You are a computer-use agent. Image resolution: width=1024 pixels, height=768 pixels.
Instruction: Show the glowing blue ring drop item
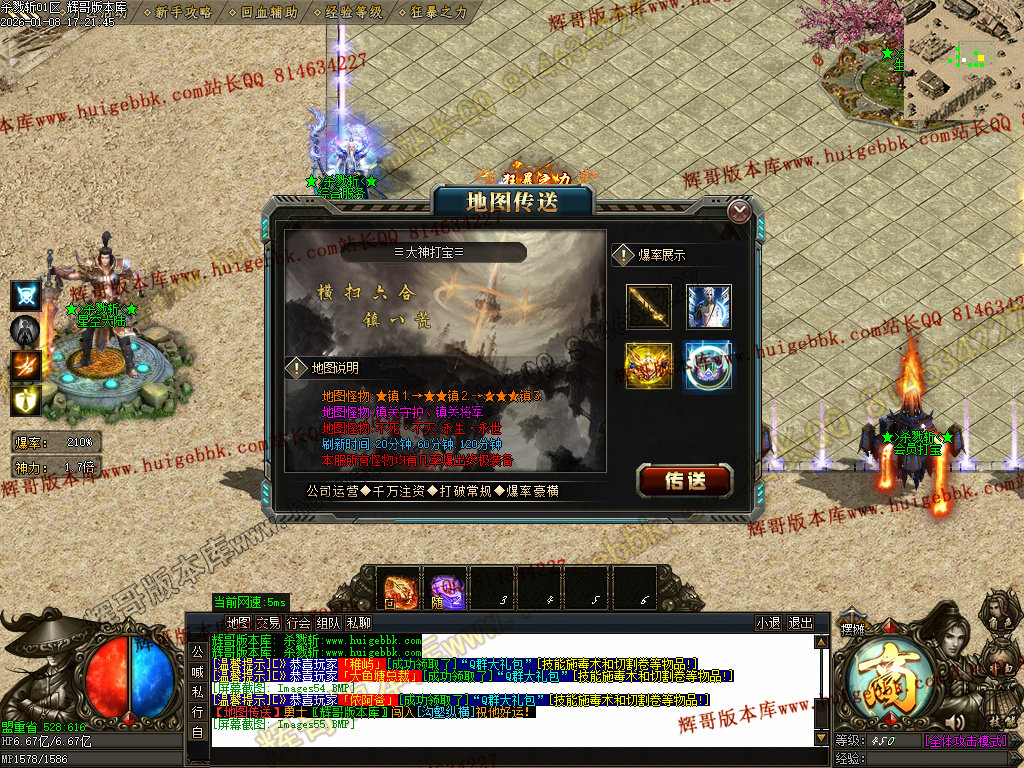(x=708, y=365)
